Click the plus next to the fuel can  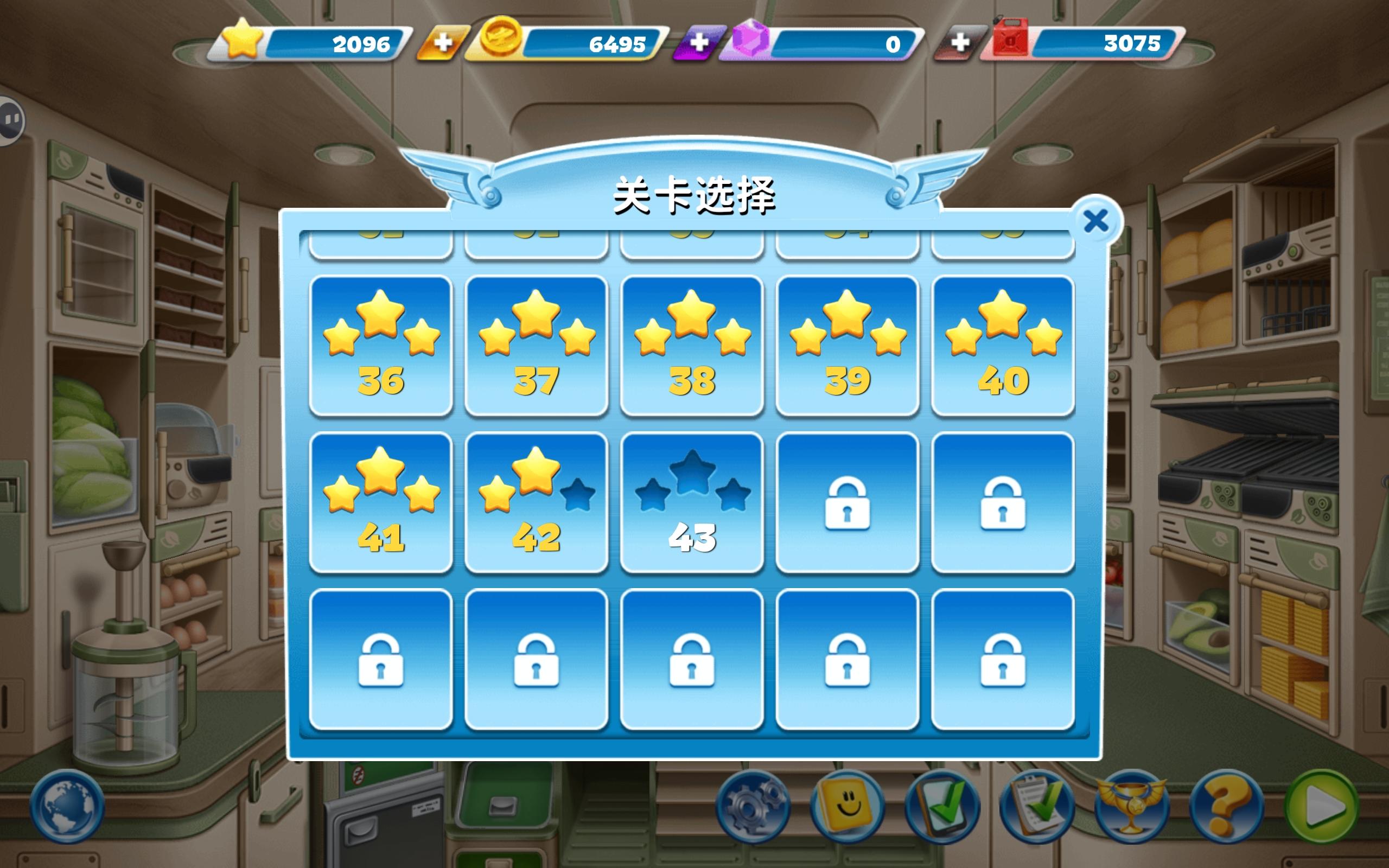[961, 42]
